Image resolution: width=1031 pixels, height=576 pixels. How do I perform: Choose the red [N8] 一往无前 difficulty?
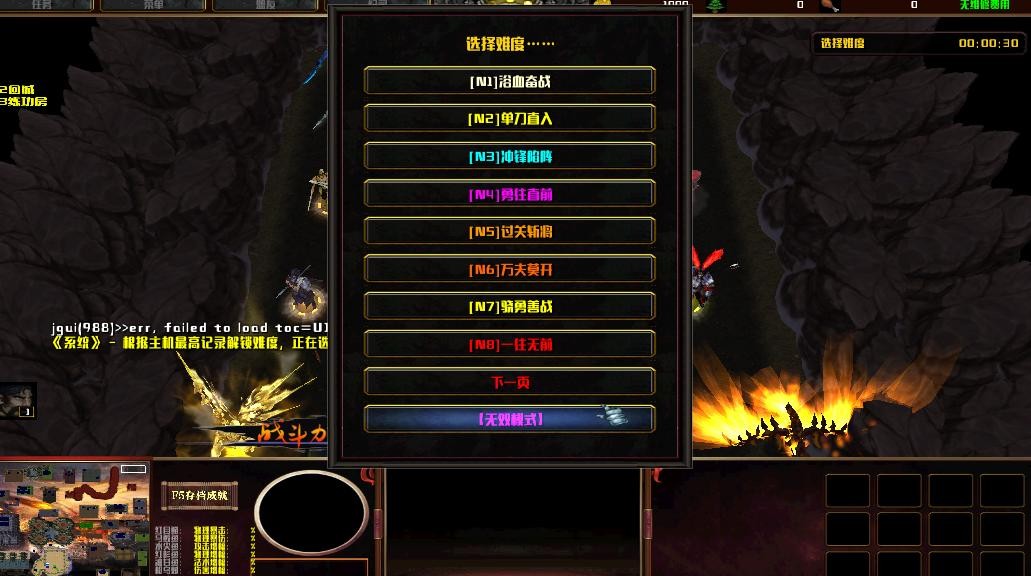click(509, 345)
